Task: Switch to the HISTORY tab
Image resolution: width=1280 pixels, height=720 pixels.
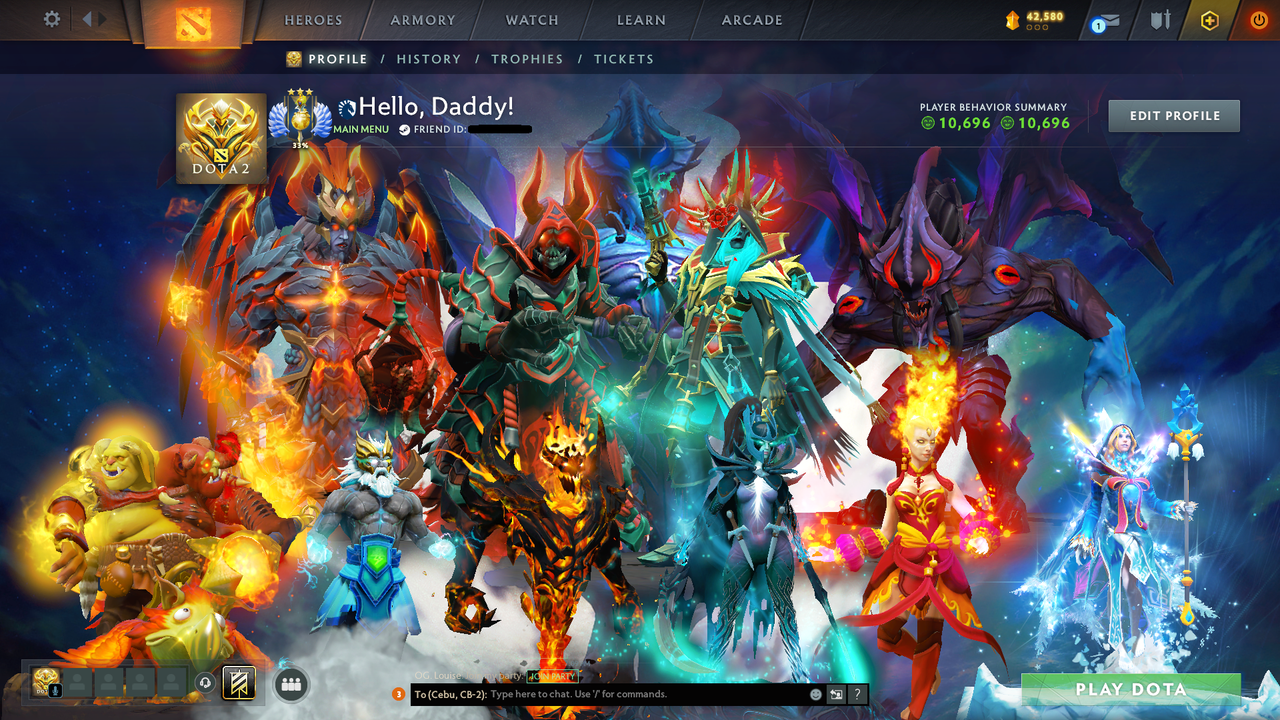Action: pos(428,59)
